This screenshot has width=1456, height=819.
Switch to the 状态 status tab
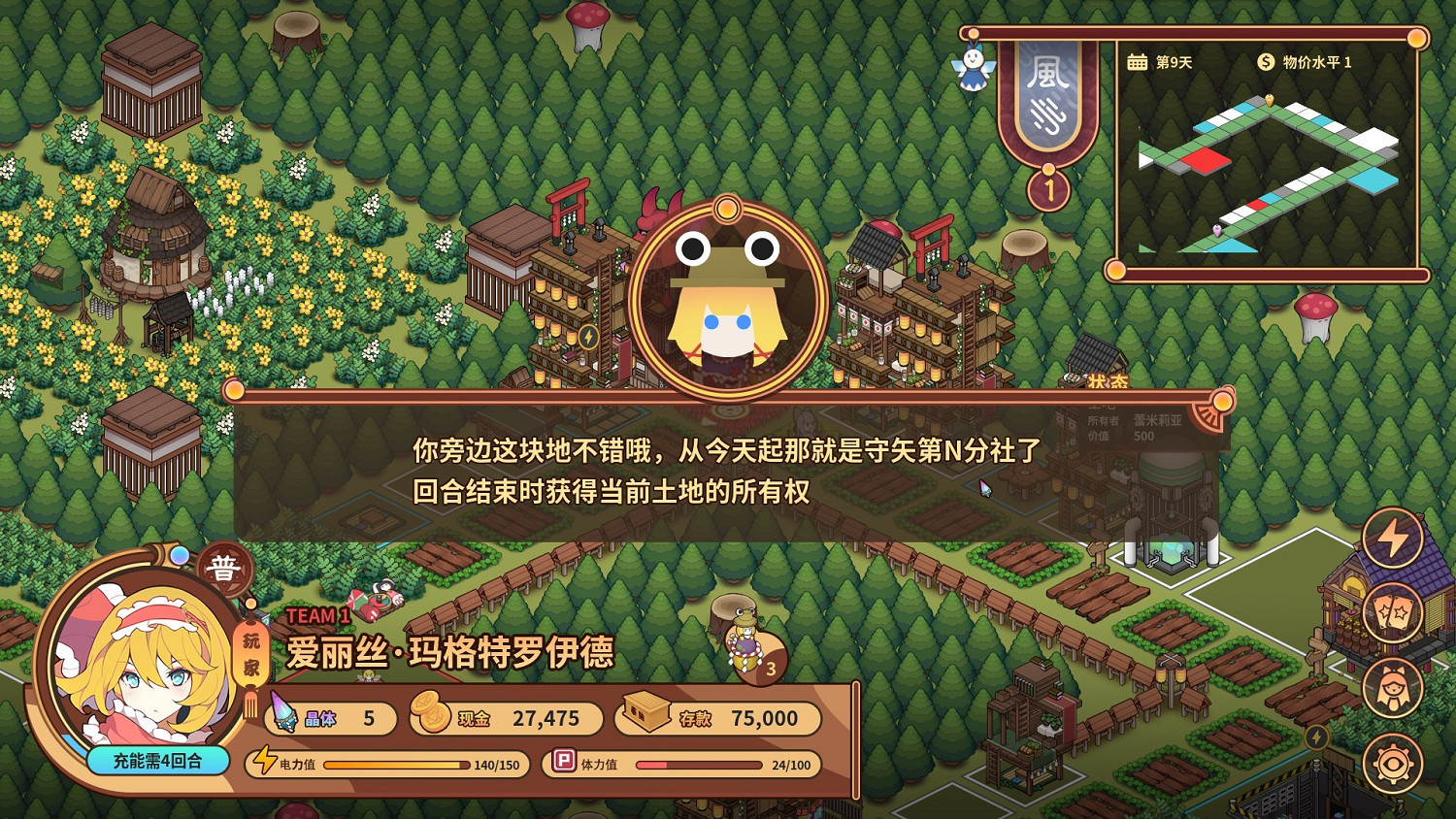point(1107,381)
